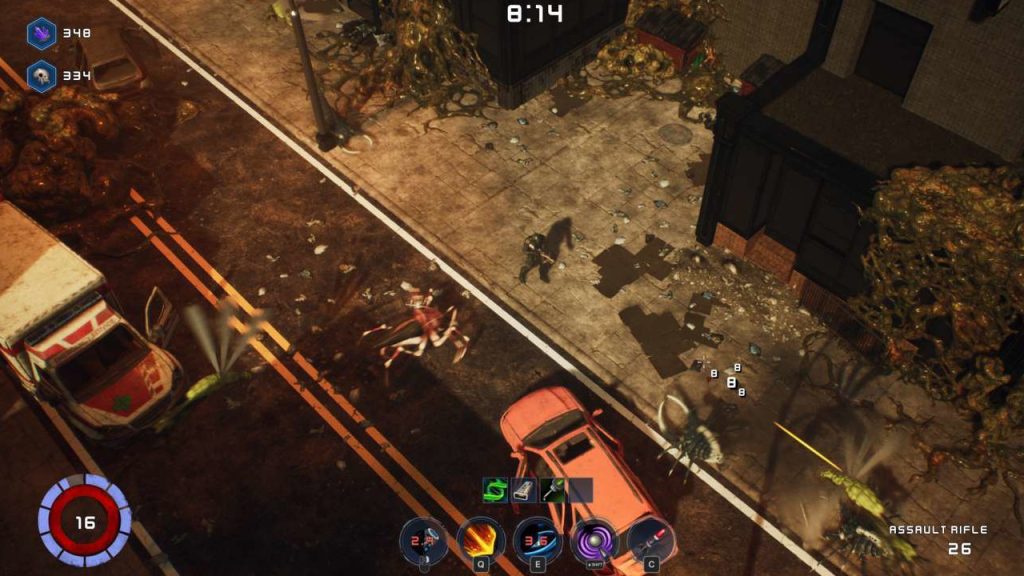Choose the metal ammo magazine item
Screen dimensions: 1024x576
(525, 489)
